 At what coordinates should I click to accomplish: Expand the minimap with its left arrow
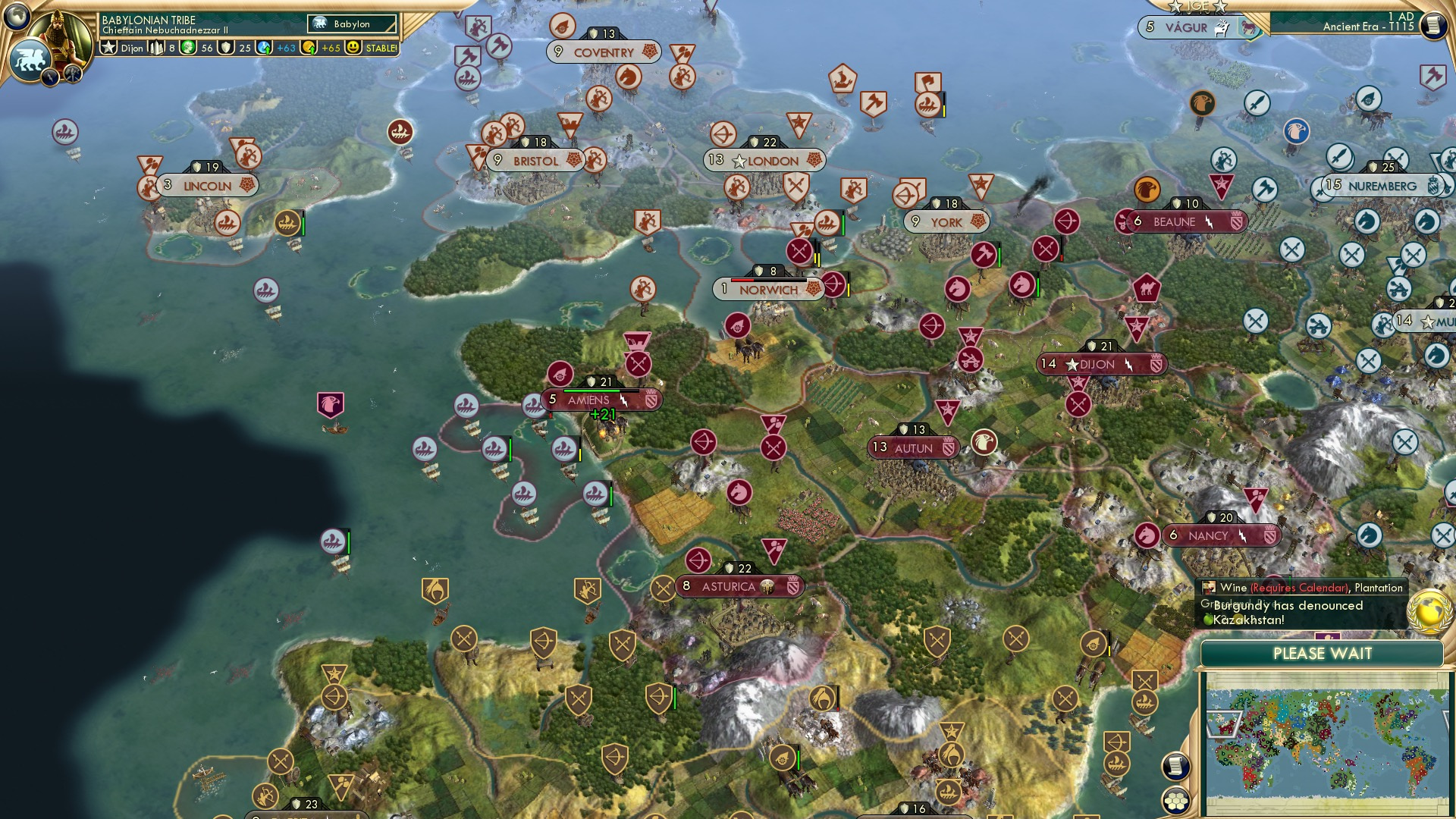click(1224, 725)
